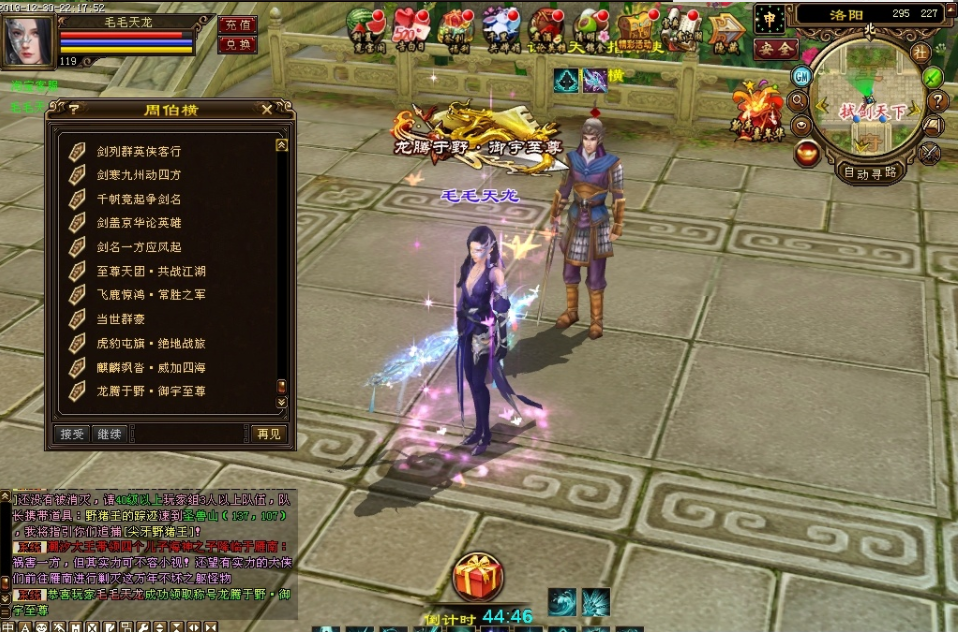Click the 接受 accept button
This screenshot has width=958, height=632.
point(72,434)
